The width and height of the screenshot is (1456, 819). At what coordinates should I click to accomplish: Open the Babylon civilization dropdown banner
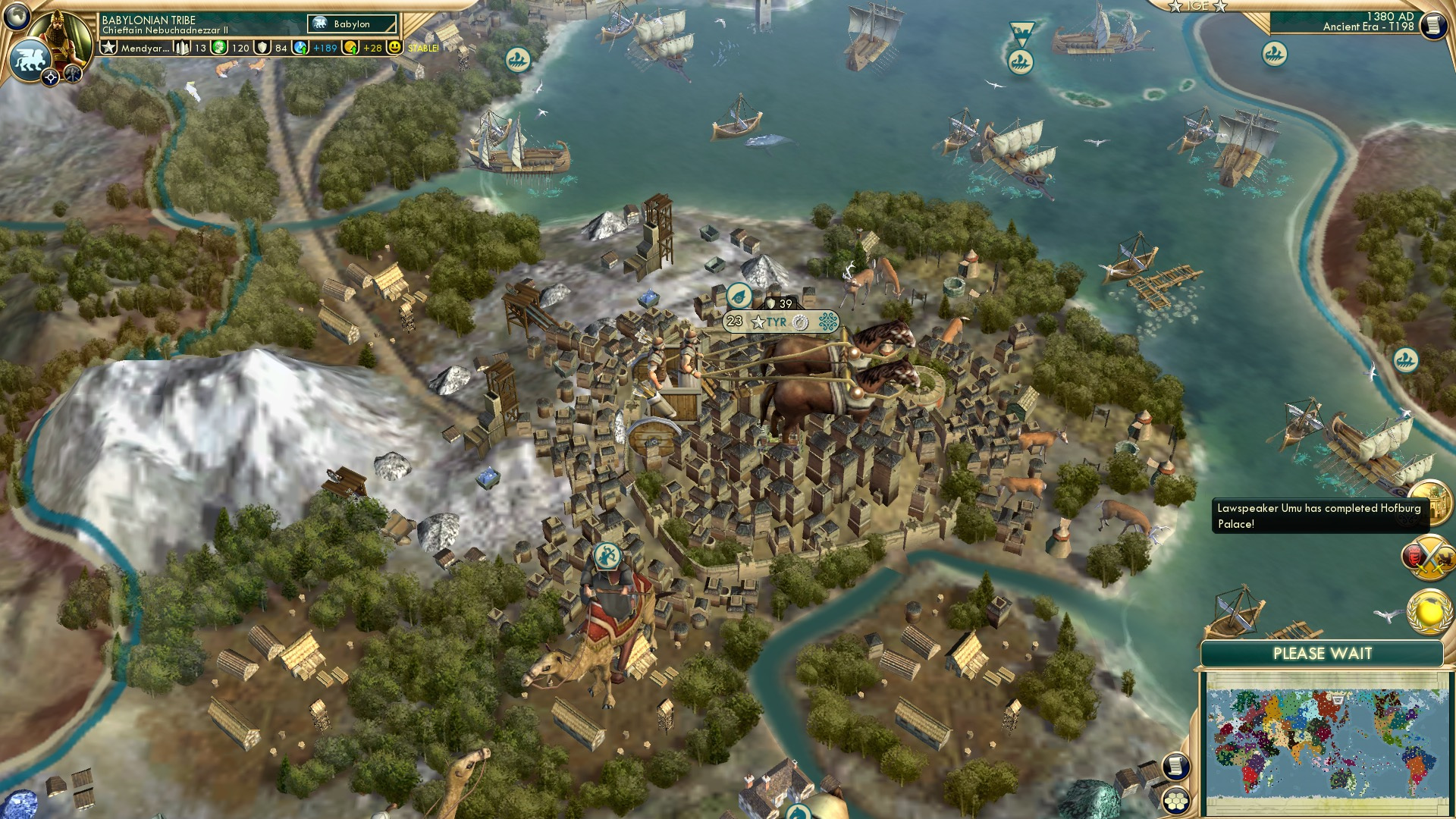point(351,24)
